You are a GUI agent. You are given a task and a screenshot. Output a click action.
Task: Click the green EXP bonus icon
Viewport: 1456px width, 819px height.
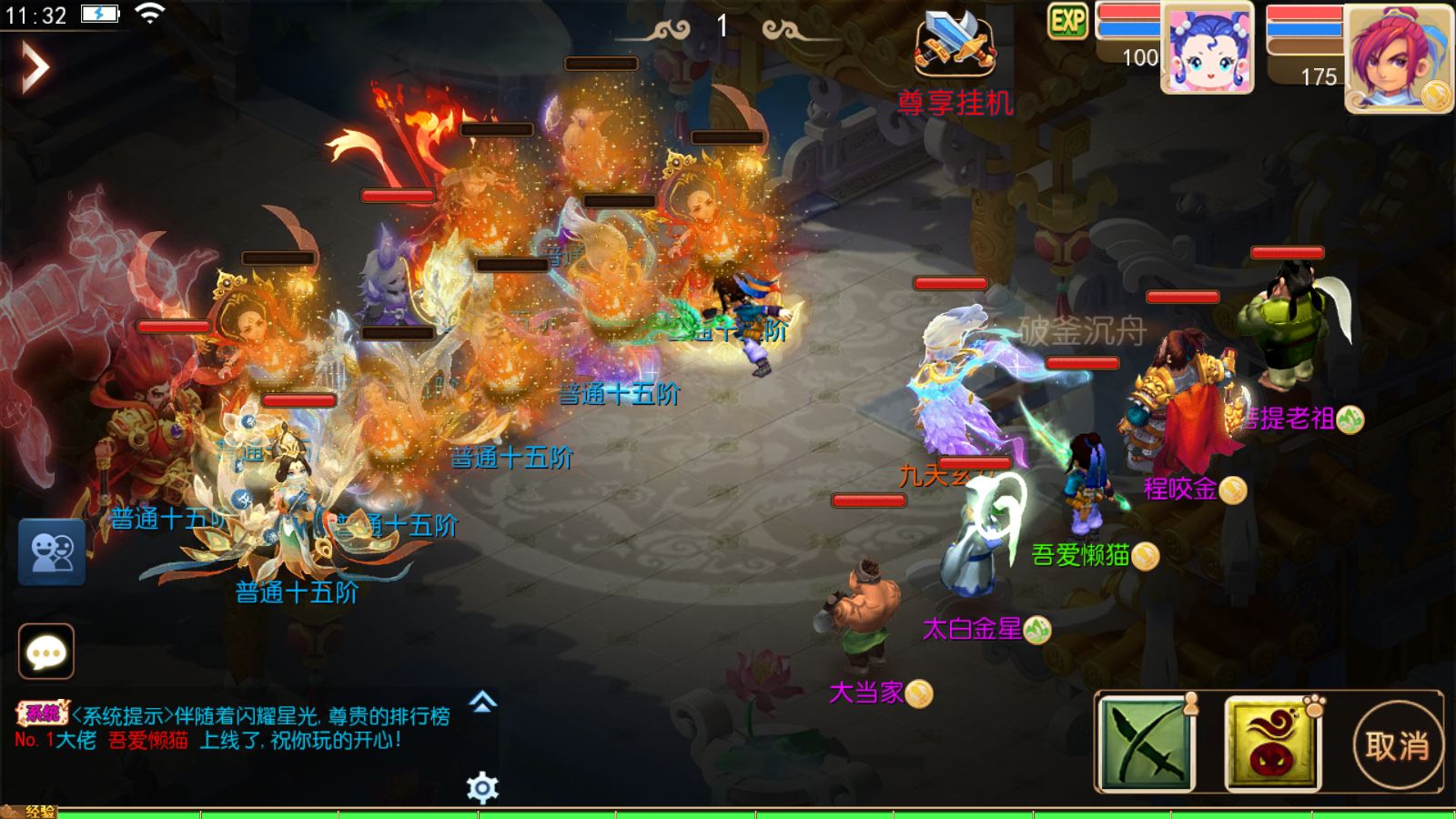click(1067, 21)
